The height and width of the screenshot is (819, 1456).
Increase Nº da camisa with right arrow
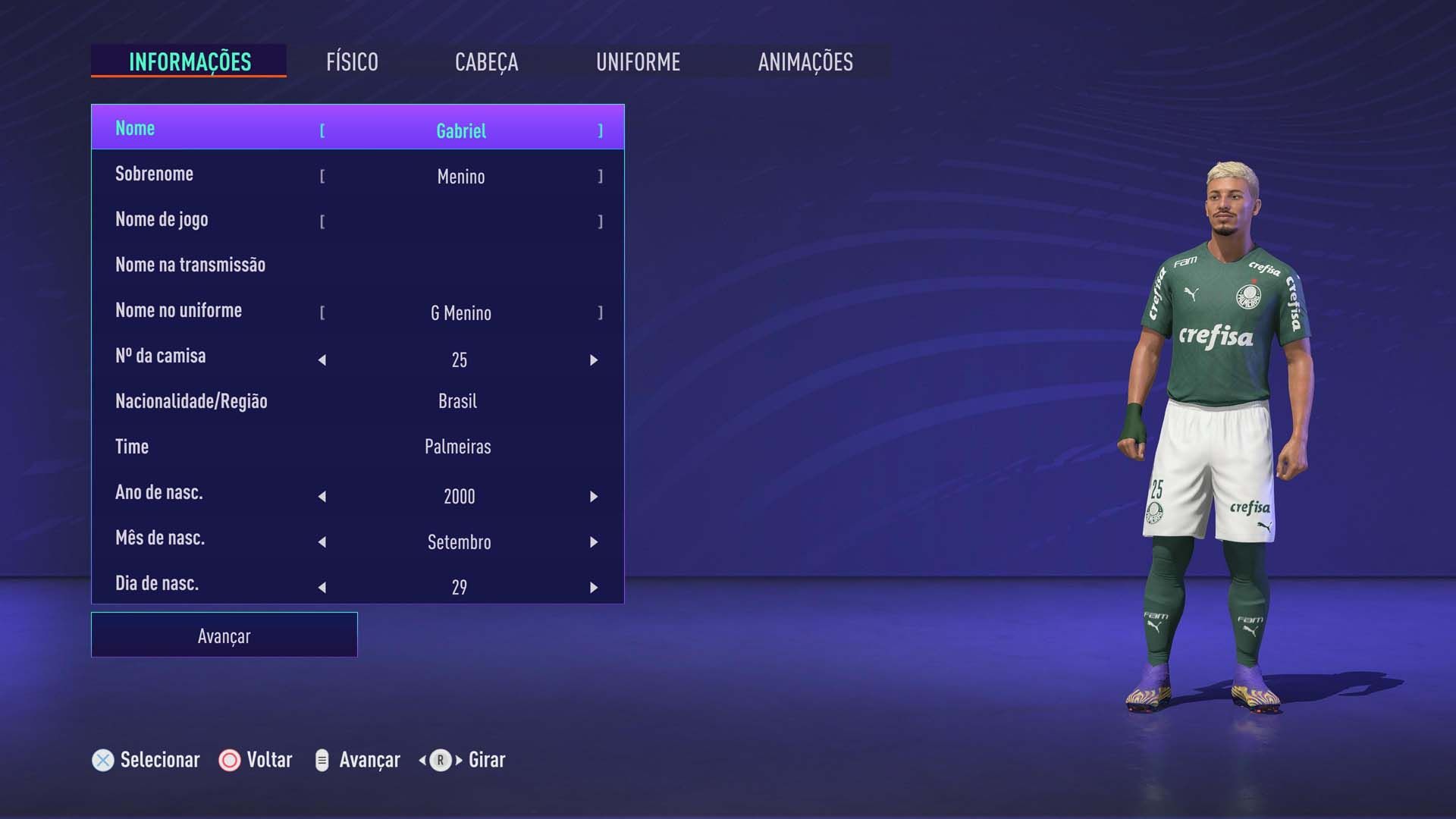tap(593, 359)
